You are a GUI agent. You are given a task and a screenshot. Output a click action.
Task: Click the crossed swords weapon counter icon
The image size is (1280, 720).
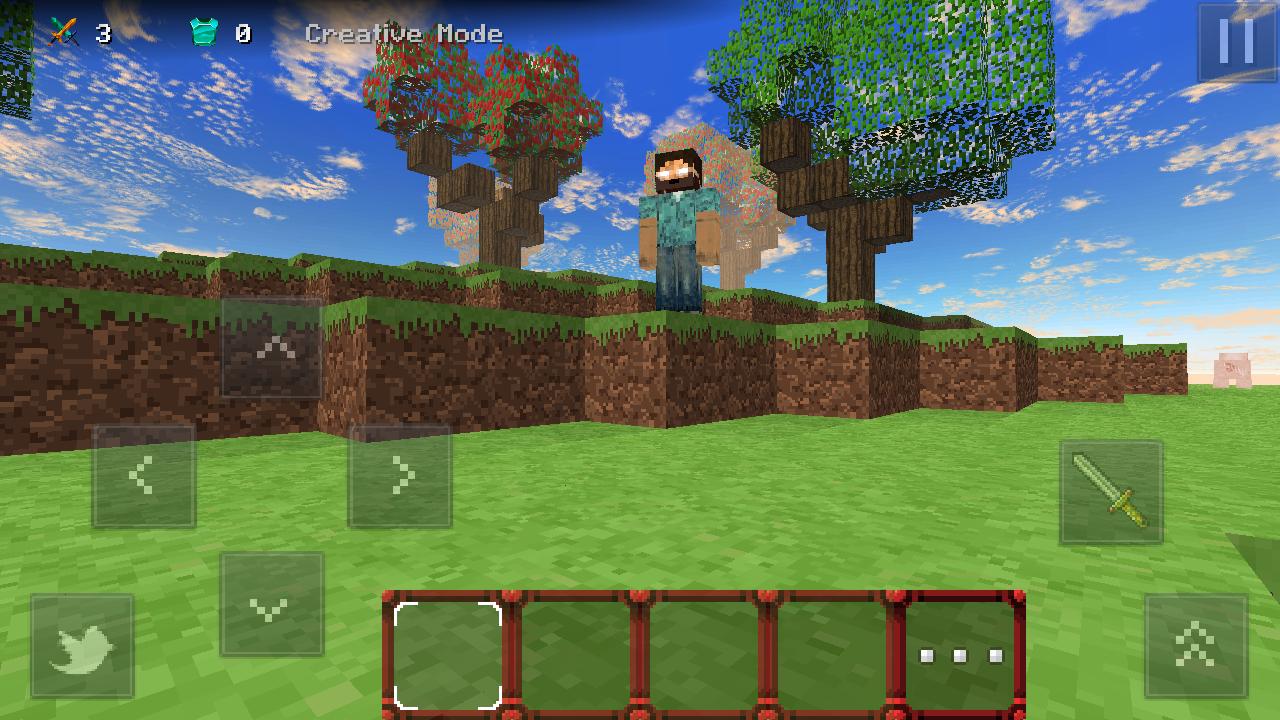click(x=66, y=30)
